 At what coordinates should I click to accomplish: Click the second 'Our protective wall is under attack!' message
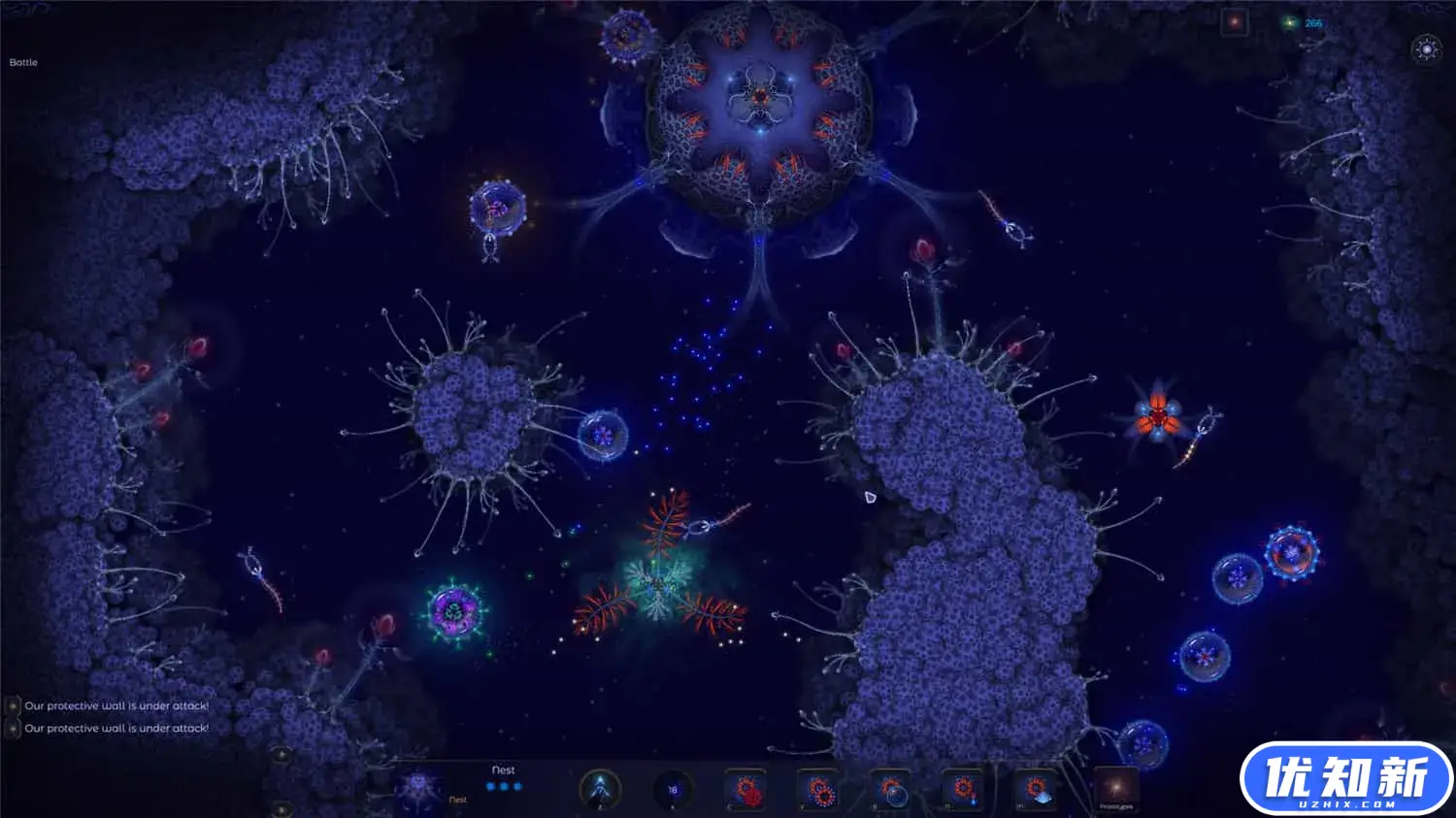pyautogui.click(x=116, y=729)
